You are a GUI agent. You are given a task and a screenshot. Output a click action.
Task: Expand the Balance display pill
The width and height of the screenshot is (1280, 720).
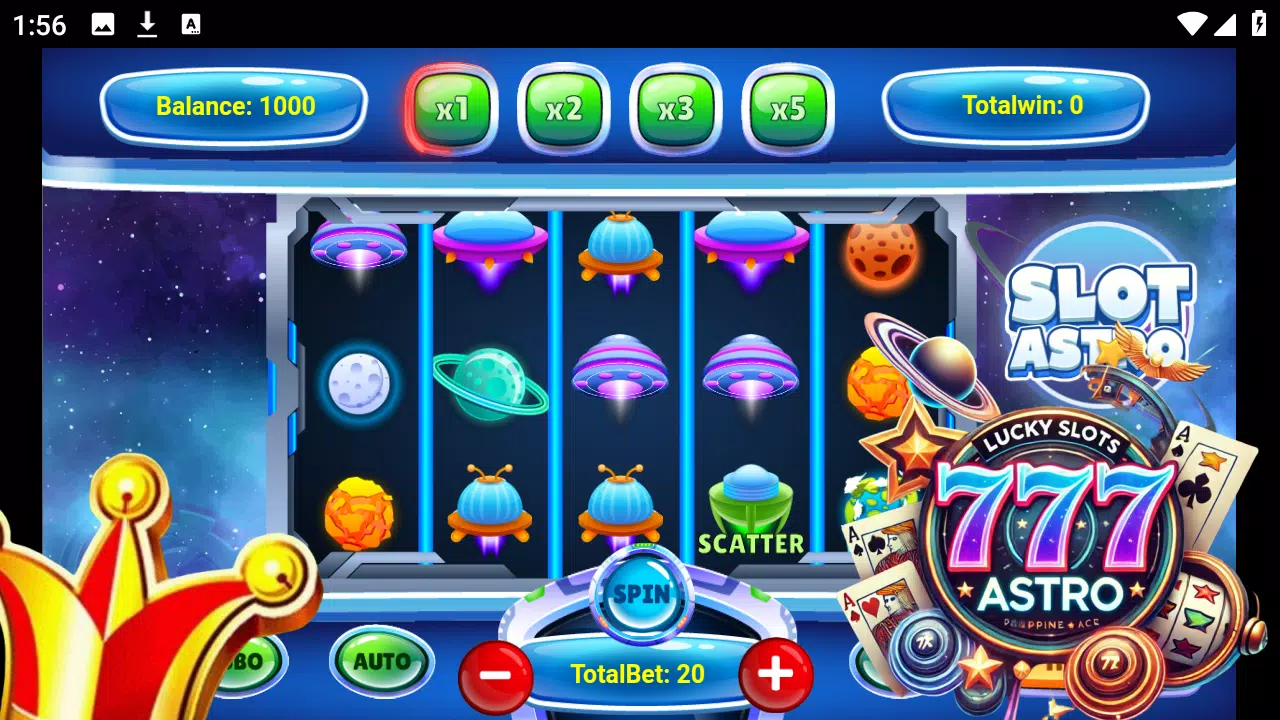(x=233, y=106)
